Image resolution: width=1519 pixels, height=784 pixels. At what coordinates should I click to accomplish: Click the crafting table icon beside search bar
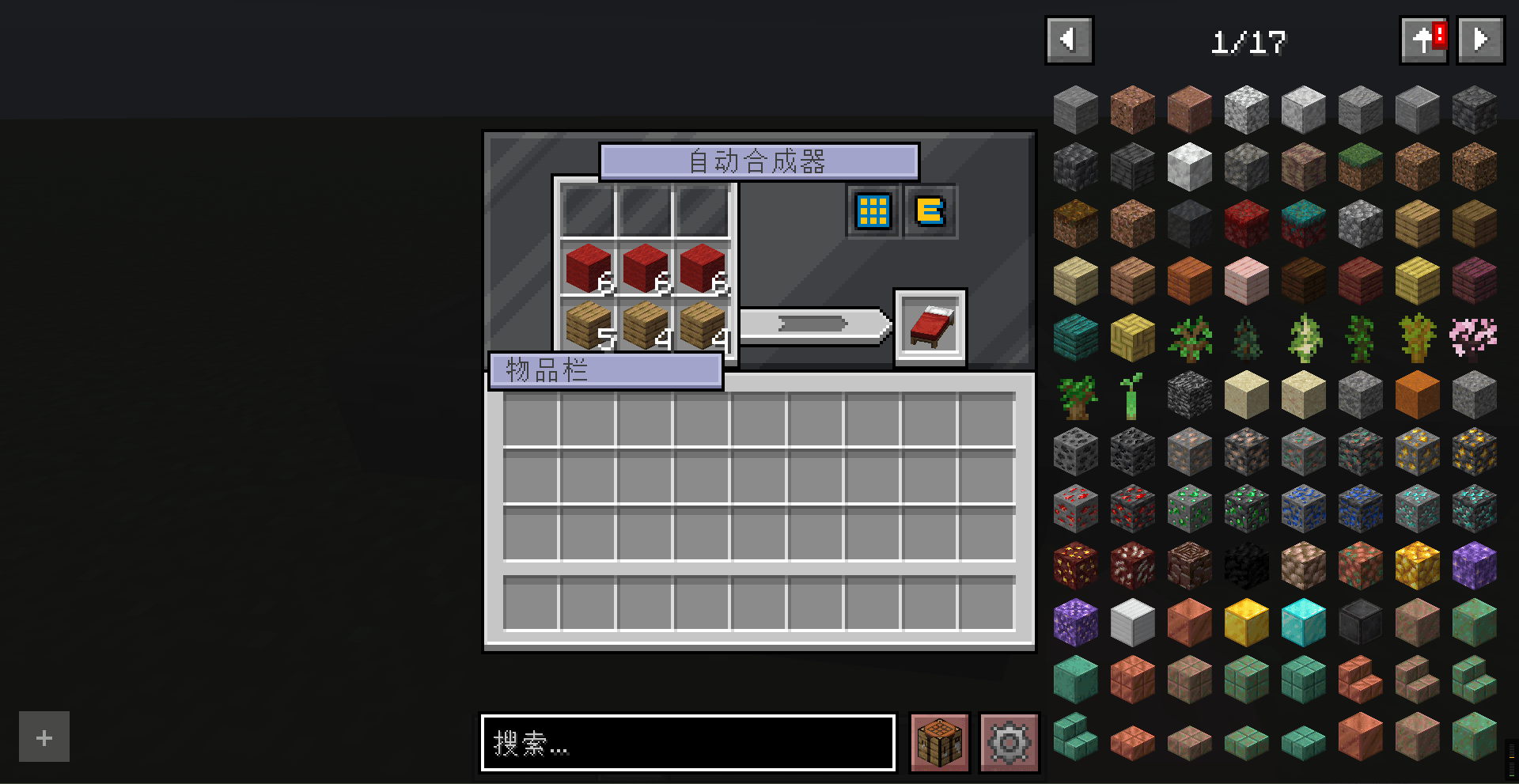tap(938, 743)
